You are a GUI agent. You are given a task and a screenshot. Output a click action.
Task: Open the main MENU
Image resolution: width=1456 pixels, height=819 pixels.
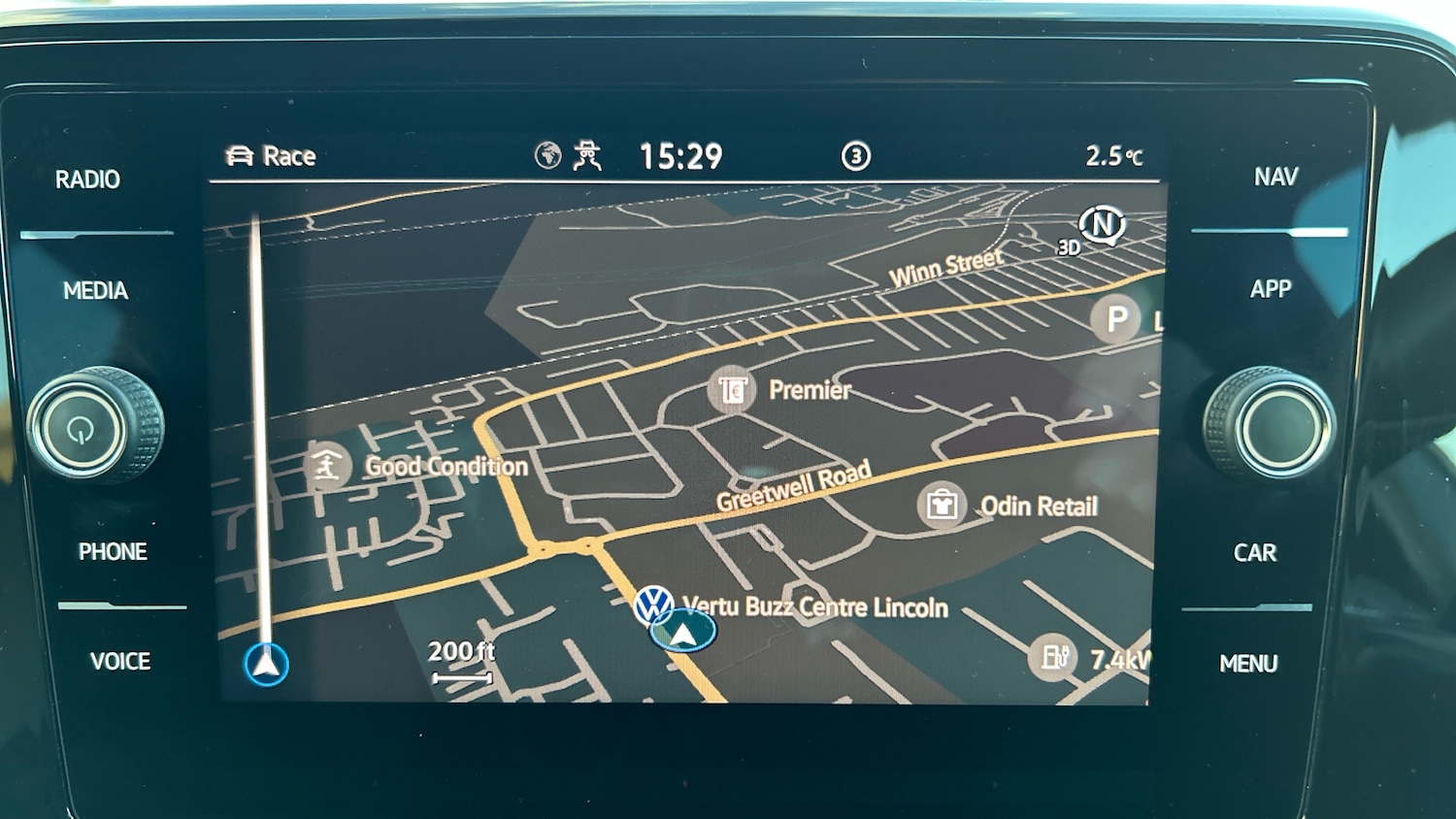click(1248, 663)
